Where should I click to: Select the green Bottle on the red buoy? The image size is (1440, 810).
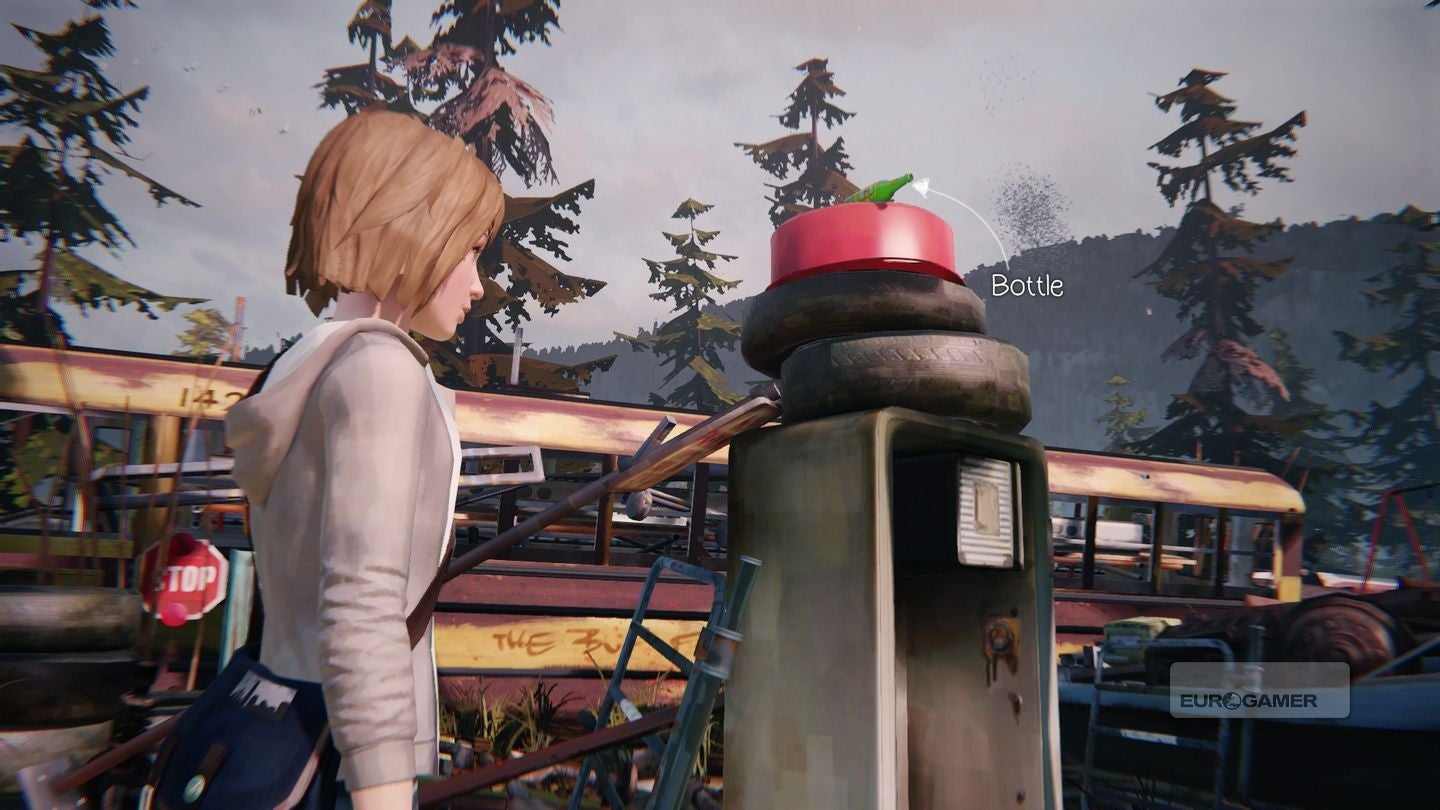click(x=883, y=188)
